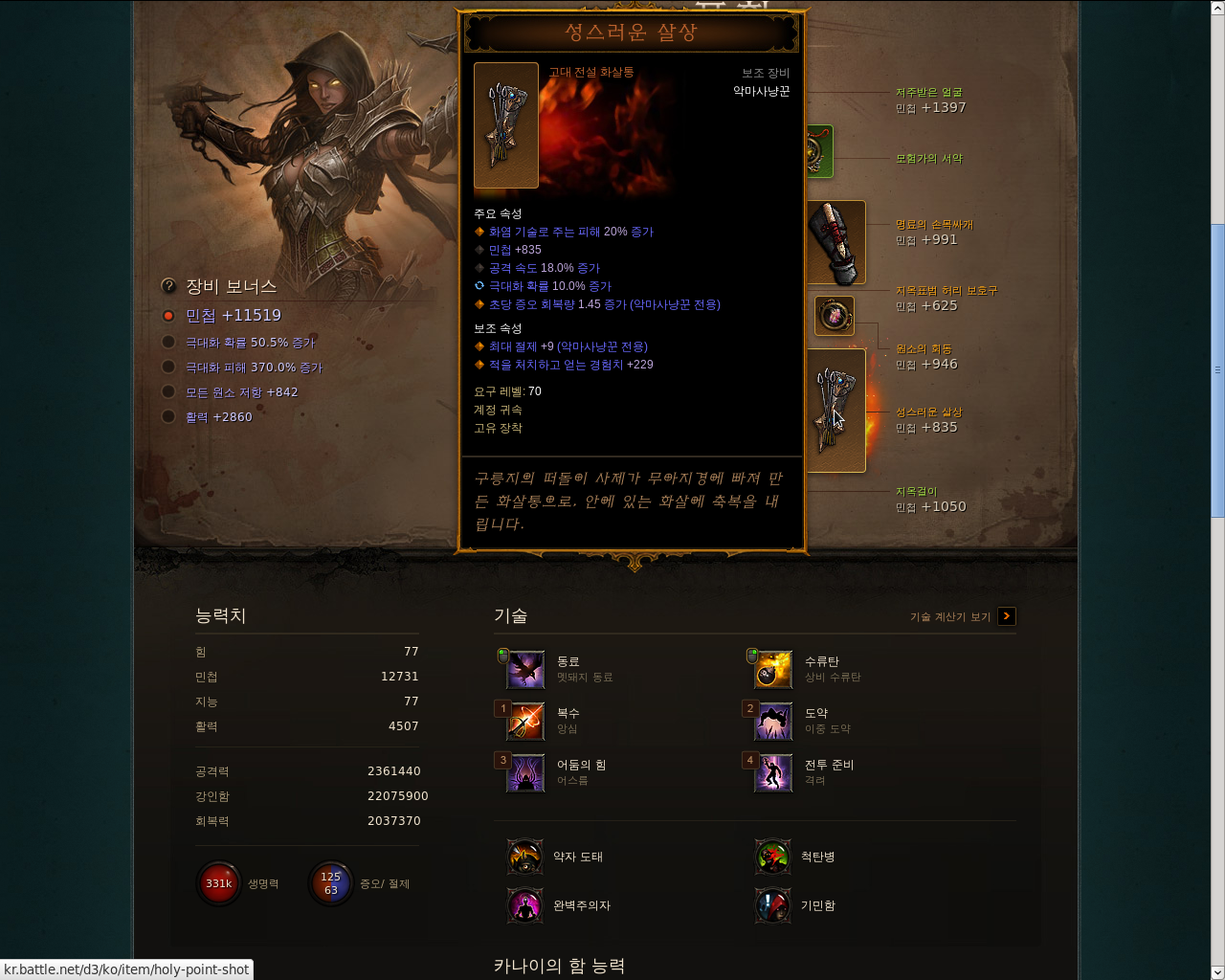Image resolution: width=1225 pixels, height=980 pixels.
Task: Open the 모험가의 서약 token slot icon
Action: point(818,151)
